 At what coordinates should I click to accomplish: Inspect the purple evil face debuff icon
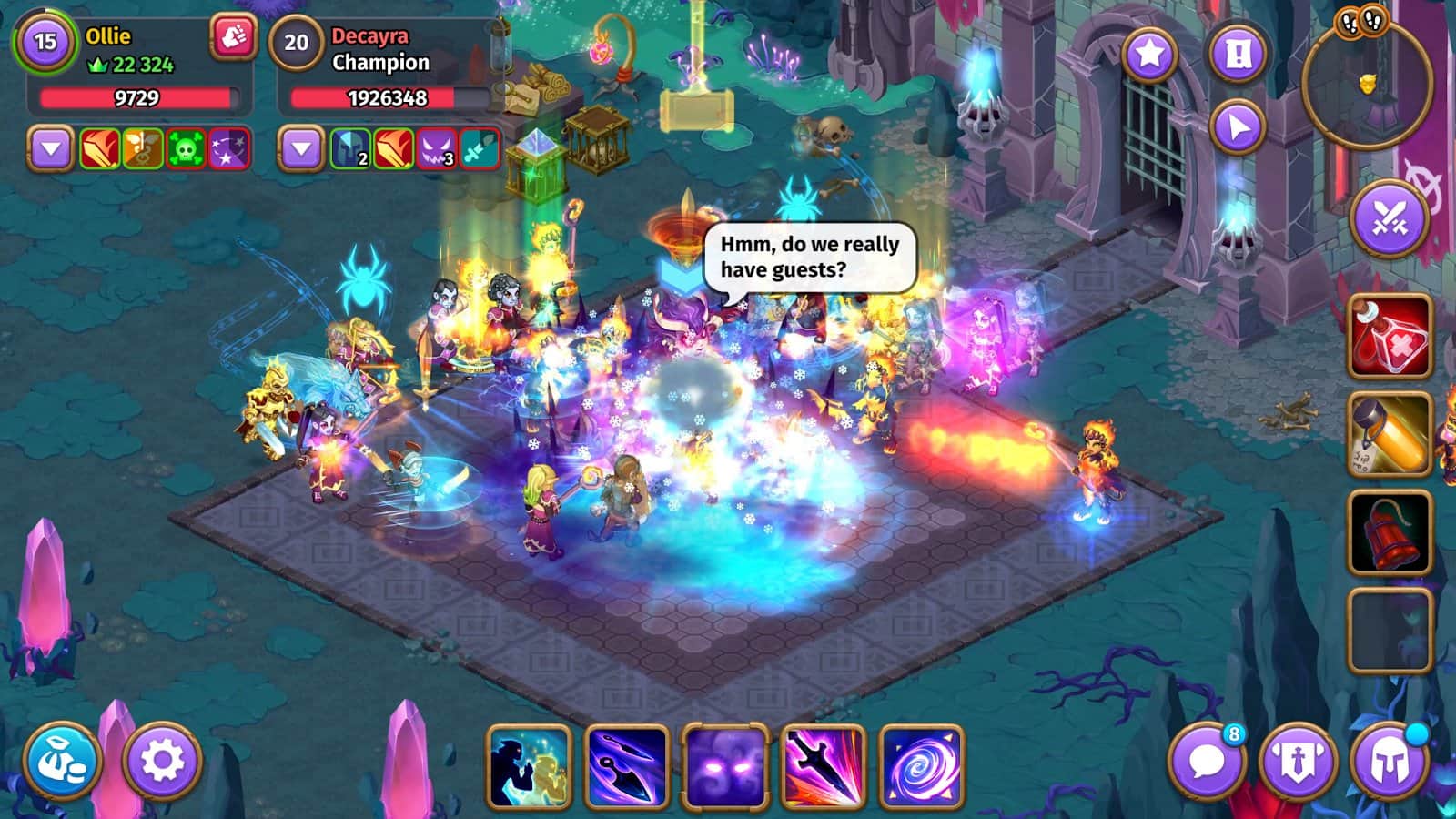(436, 149)
